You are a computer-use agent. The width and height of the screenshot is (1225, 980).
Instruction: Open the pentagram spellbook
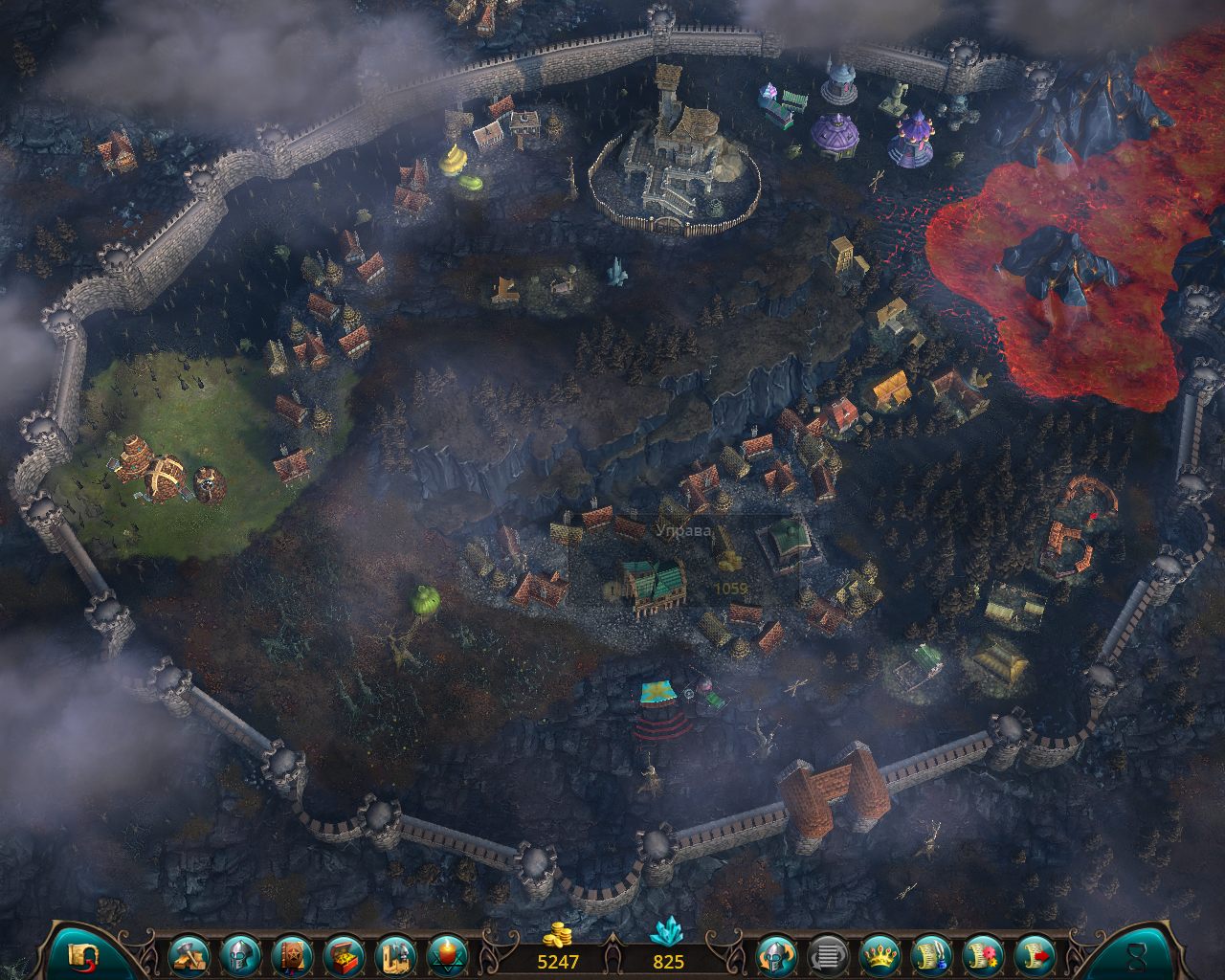(292, 955)
